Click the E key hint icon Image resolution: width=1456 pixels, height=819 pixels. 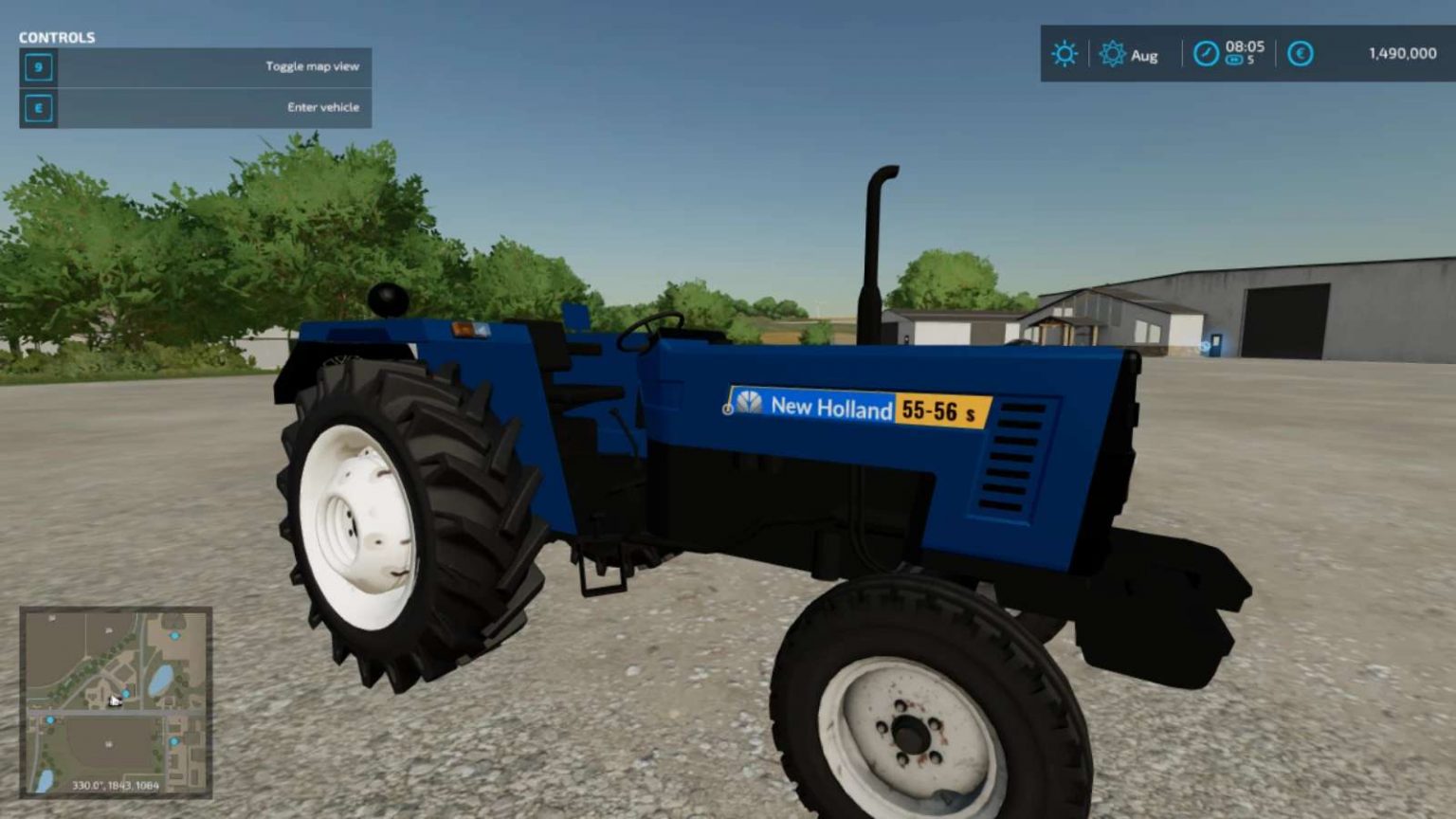click(x=36, y=107)
